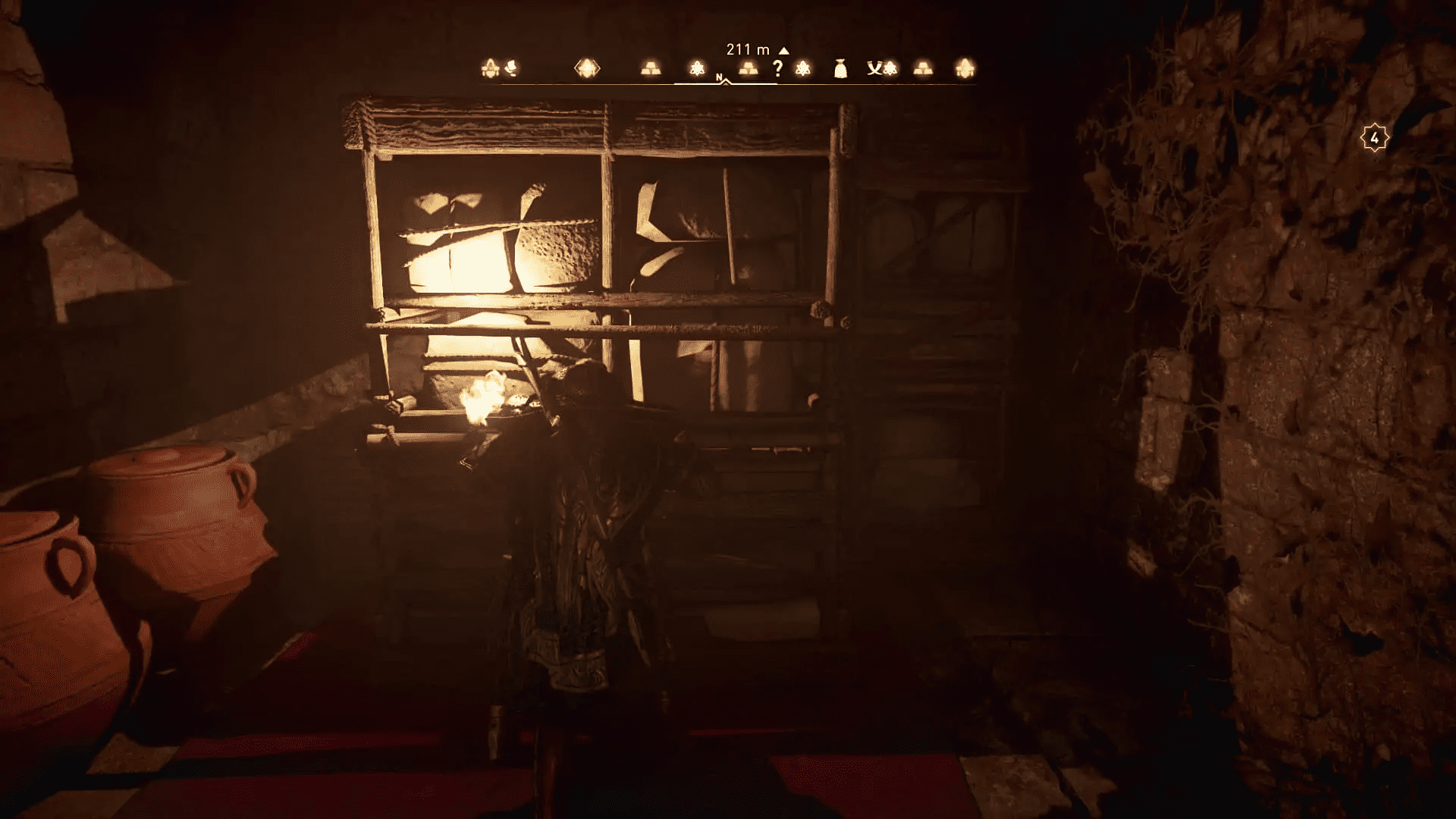Click the mystery question mark marker
Screen dimensions: 1456x819
(779, 69)
